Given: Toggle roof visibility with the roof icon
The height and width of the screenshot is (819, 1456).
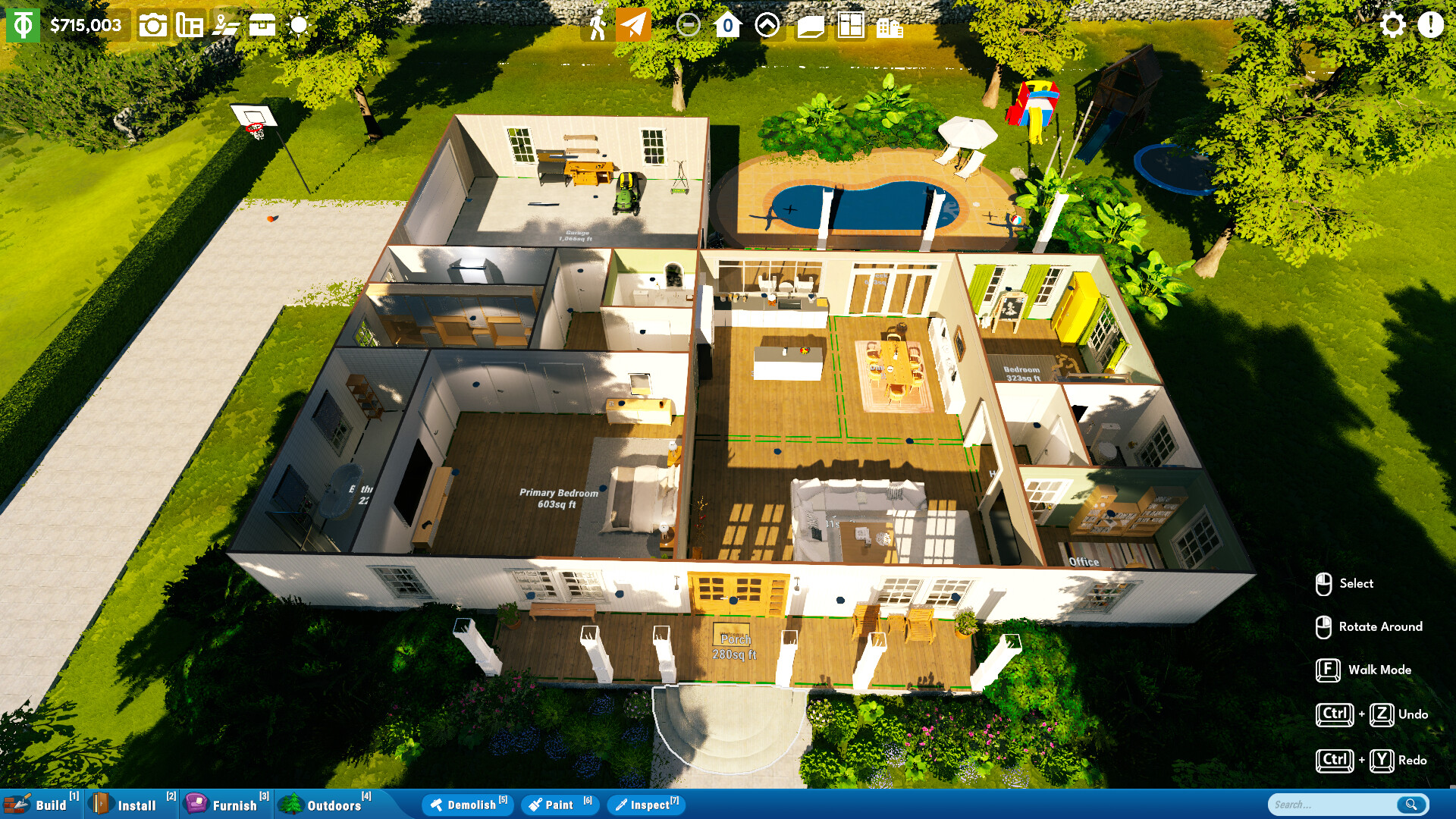Looking at the screenshot, I should 811,25.
